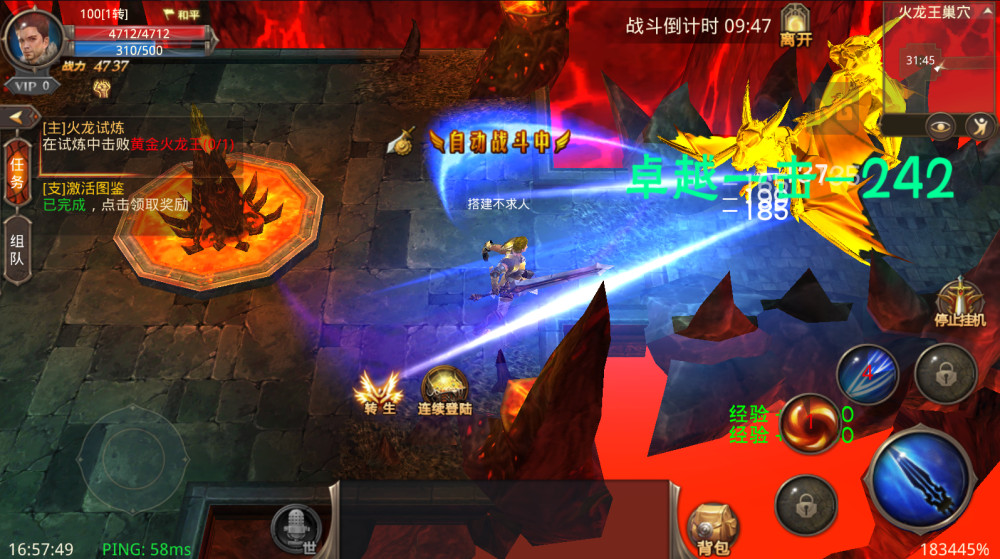Open the 连续登陆 login reward icon
Viewport: 1000px width, 559px height.
coord(444,391)
